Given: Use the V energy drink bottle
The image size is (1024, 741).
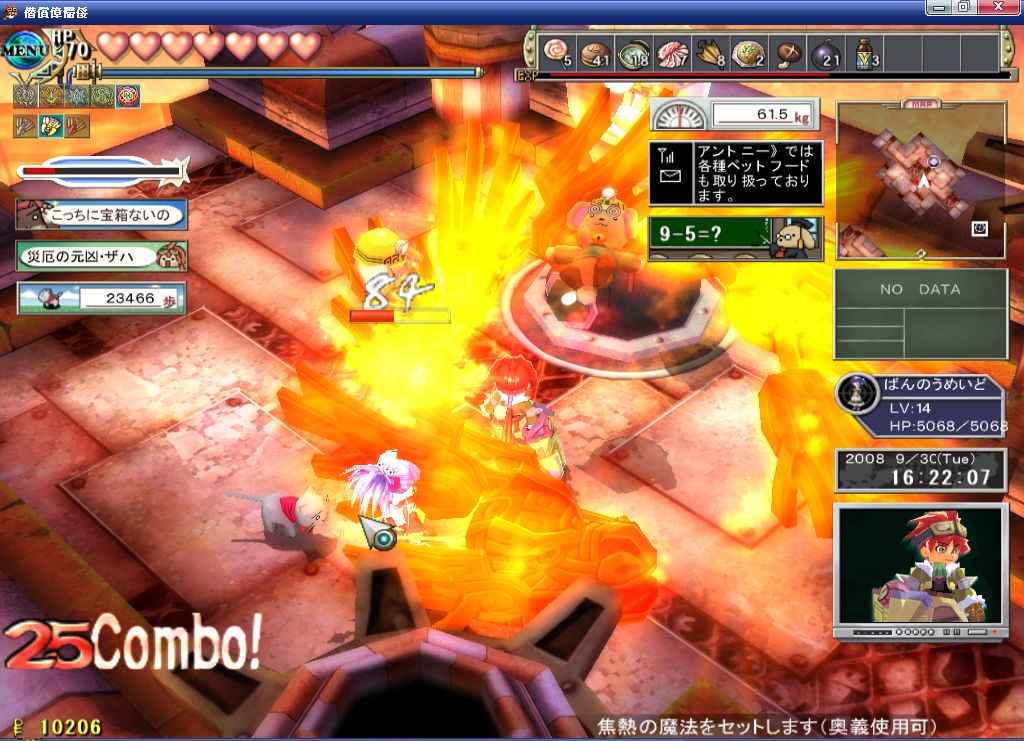Looking at the screenshot, I should click(x=864, y=51).
